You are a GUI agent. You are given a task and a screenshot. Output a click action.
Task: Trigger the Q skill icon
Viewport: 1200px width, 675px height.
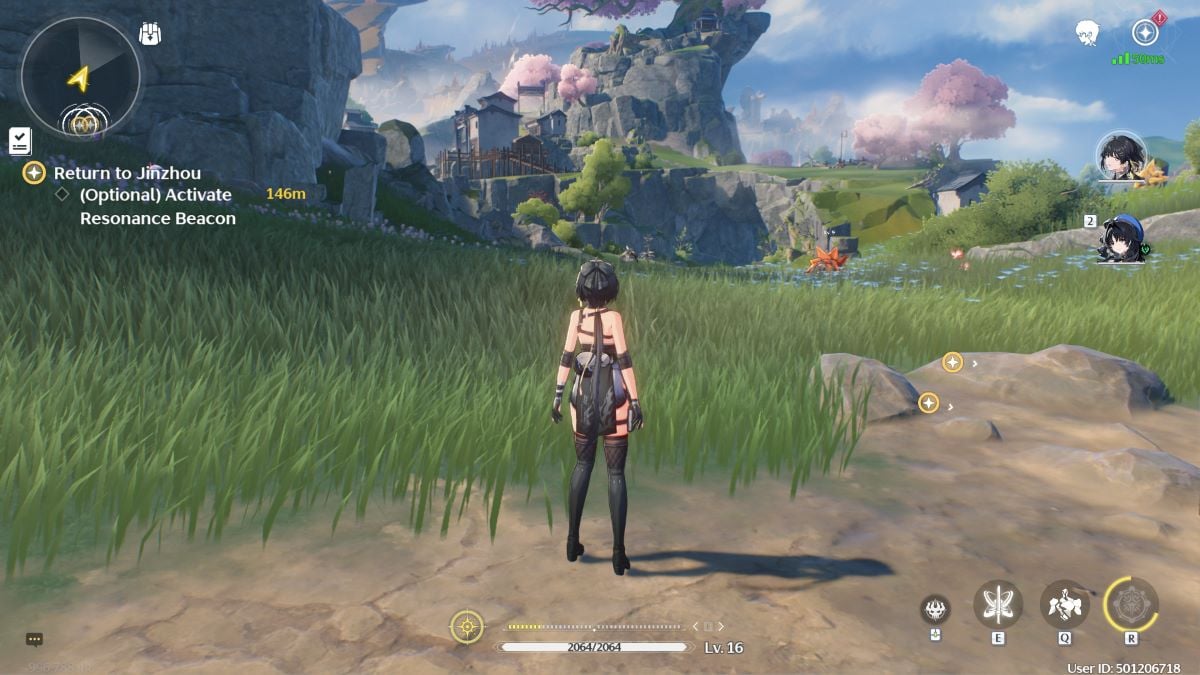pyautogui.click(x=1064, y=604)
